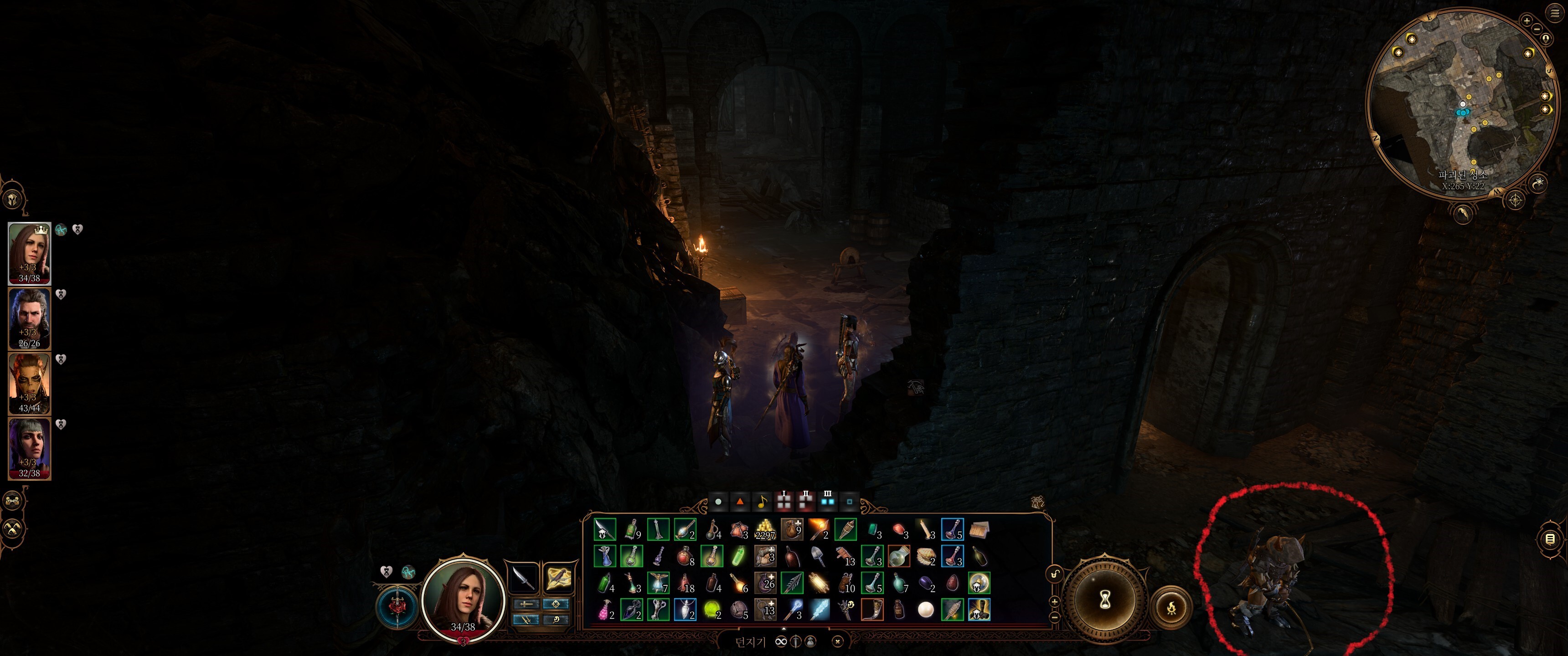The image size is (1568, 656).
Task: Cancel the throw action with the X button
Action: tap(838, 641)
